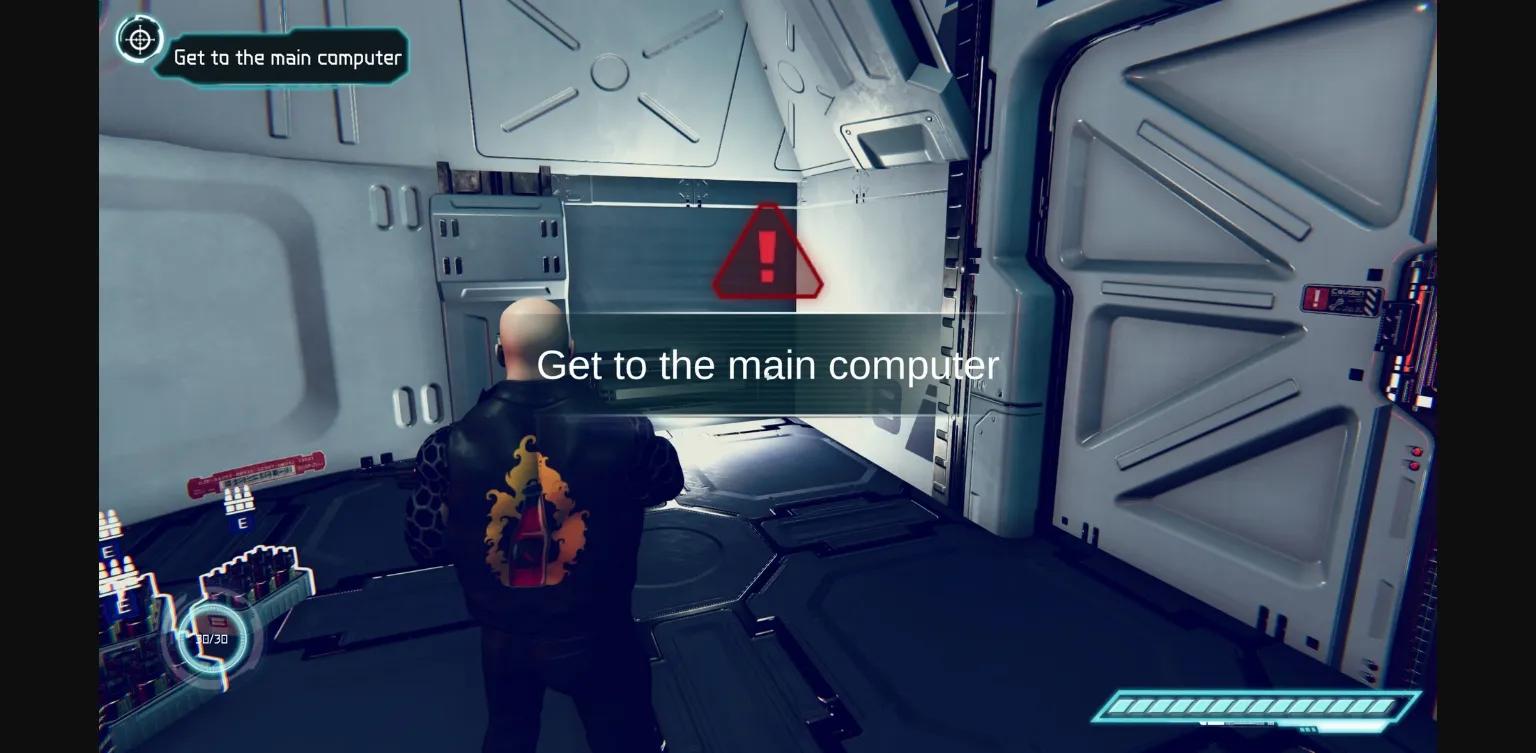The image size is (1536, 753).
Task: Select the blue E interact prompt marker
Action: pos(243,522)
